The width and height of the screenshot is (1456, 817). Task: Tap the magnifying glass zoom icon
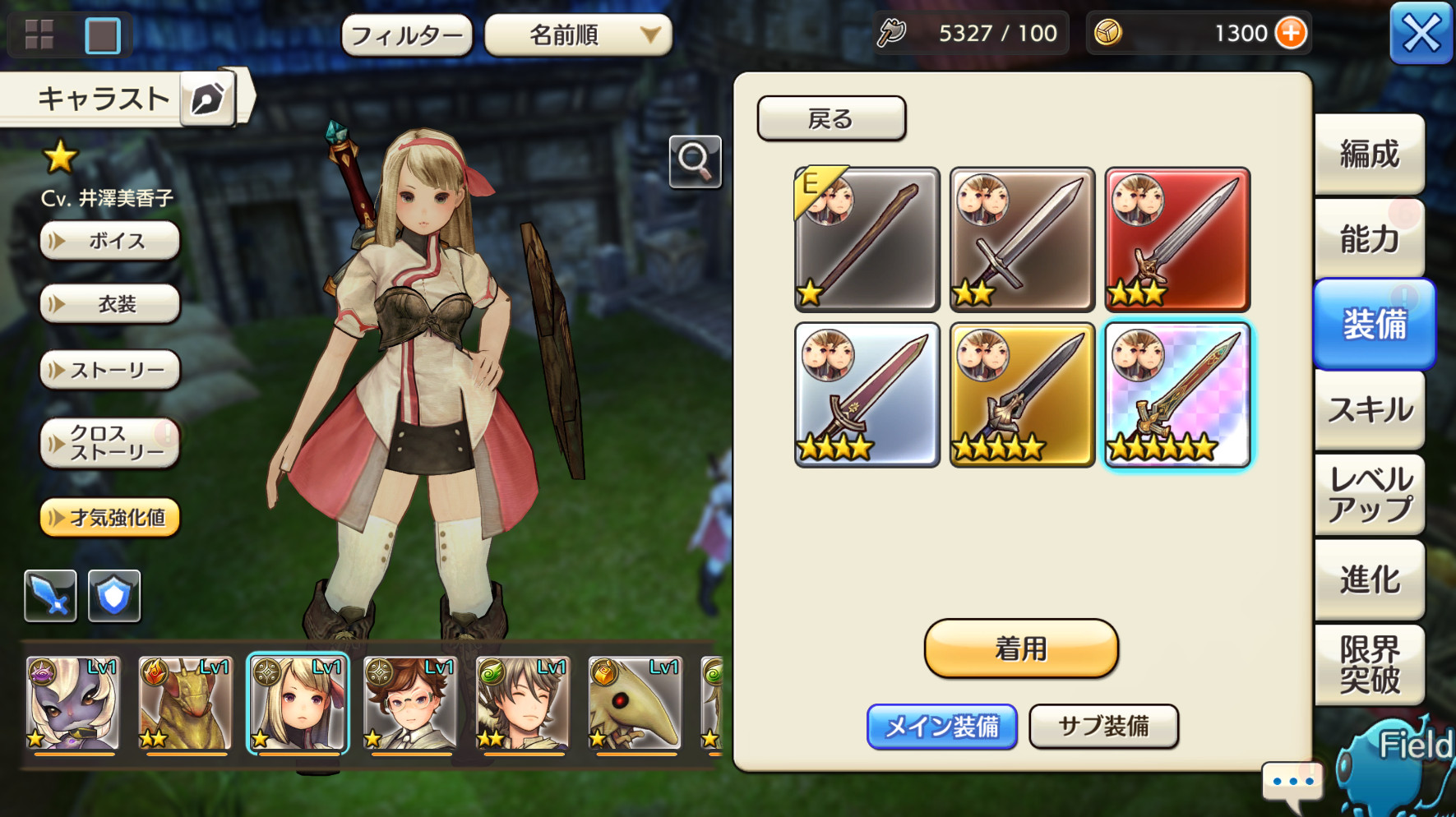pos(695,162)
